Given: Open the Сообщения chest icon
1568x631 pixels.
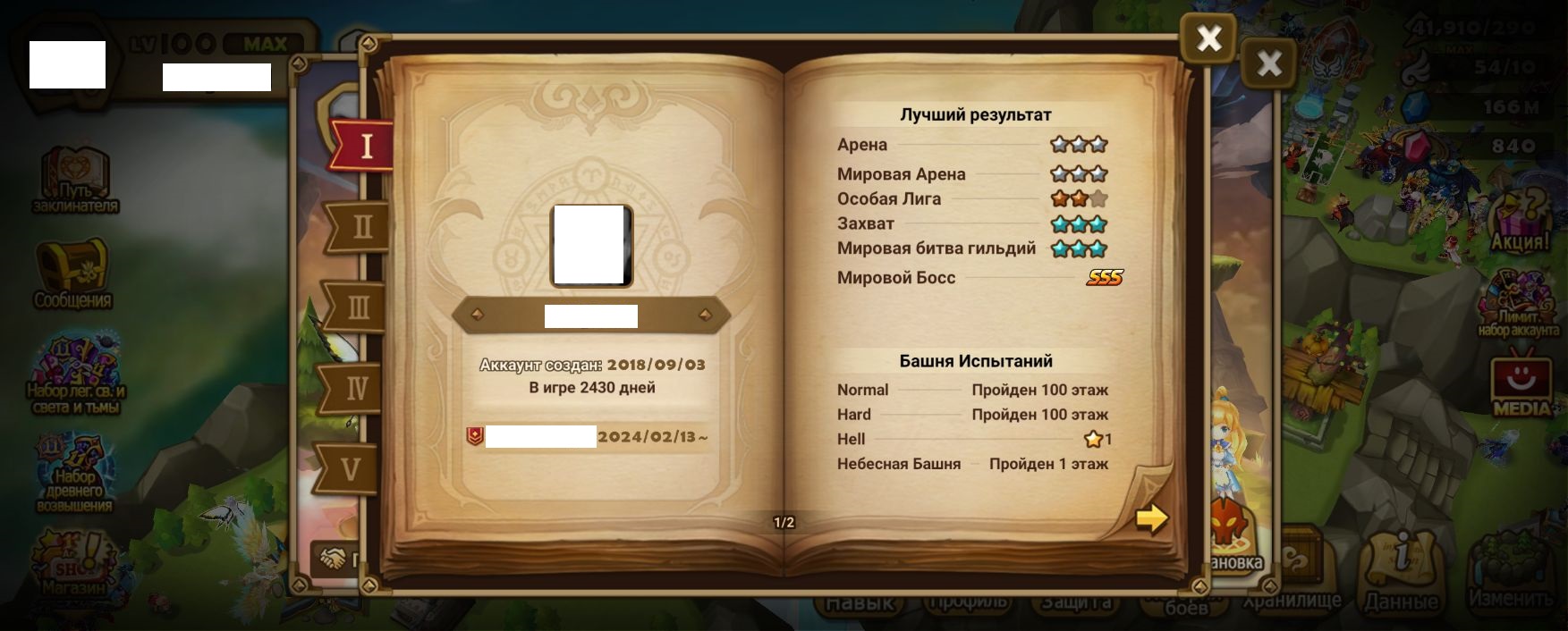Looking at the screenshot, I should (x=72, y=273).
